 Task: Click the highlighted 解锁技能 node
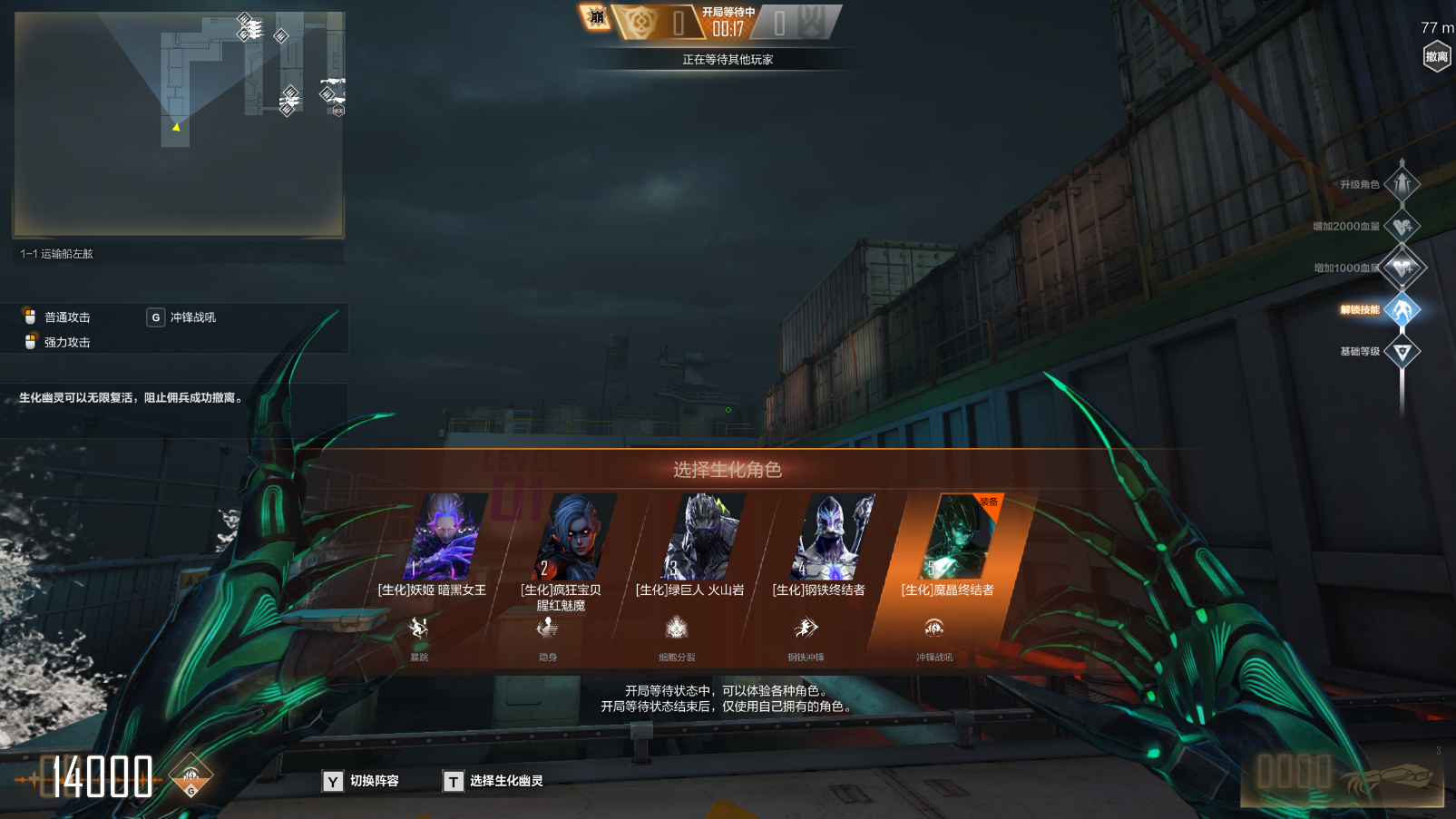1402,310
